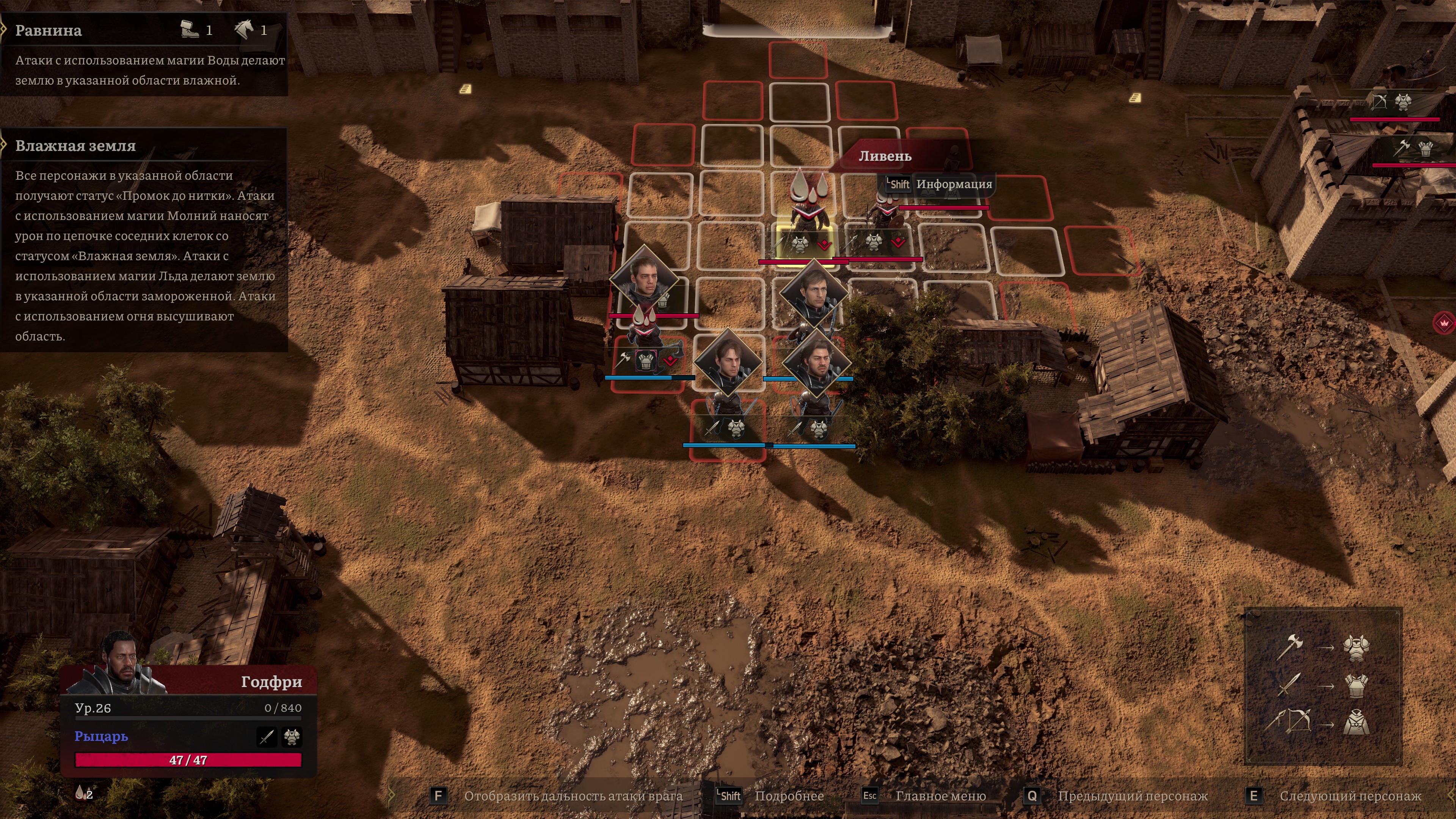Click the weapon advantage legend panel
The image size is (1456, 819).
pyautogui.click(x=1323, y=686)
